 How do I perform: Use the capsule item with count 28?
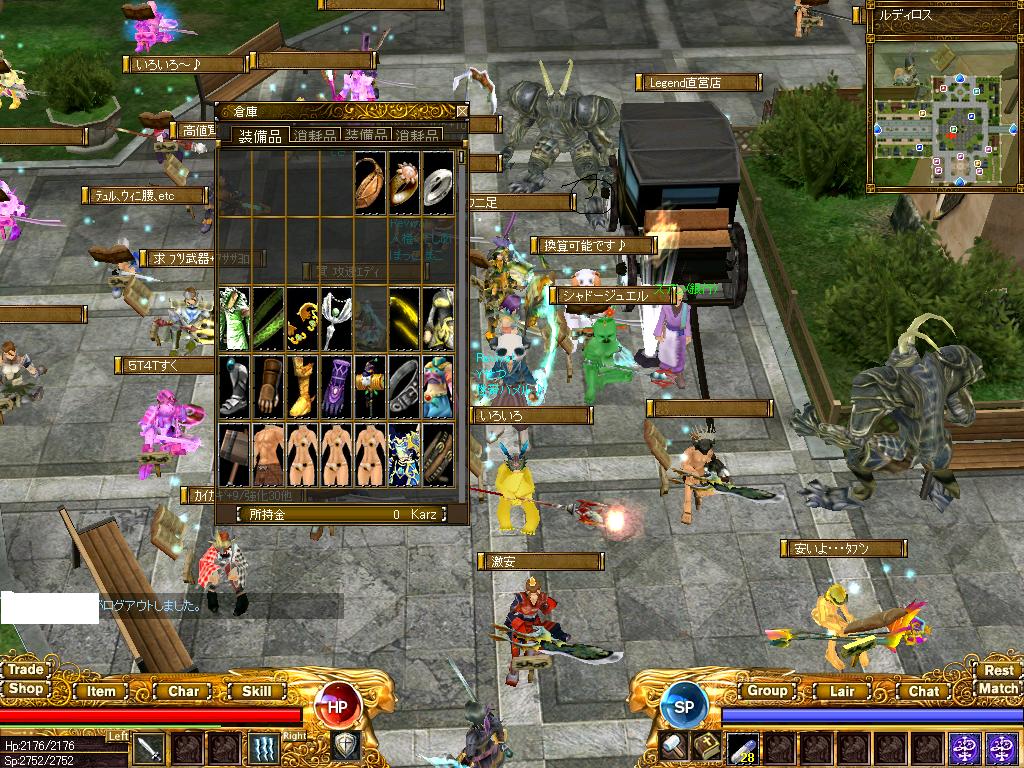point(743,748)
